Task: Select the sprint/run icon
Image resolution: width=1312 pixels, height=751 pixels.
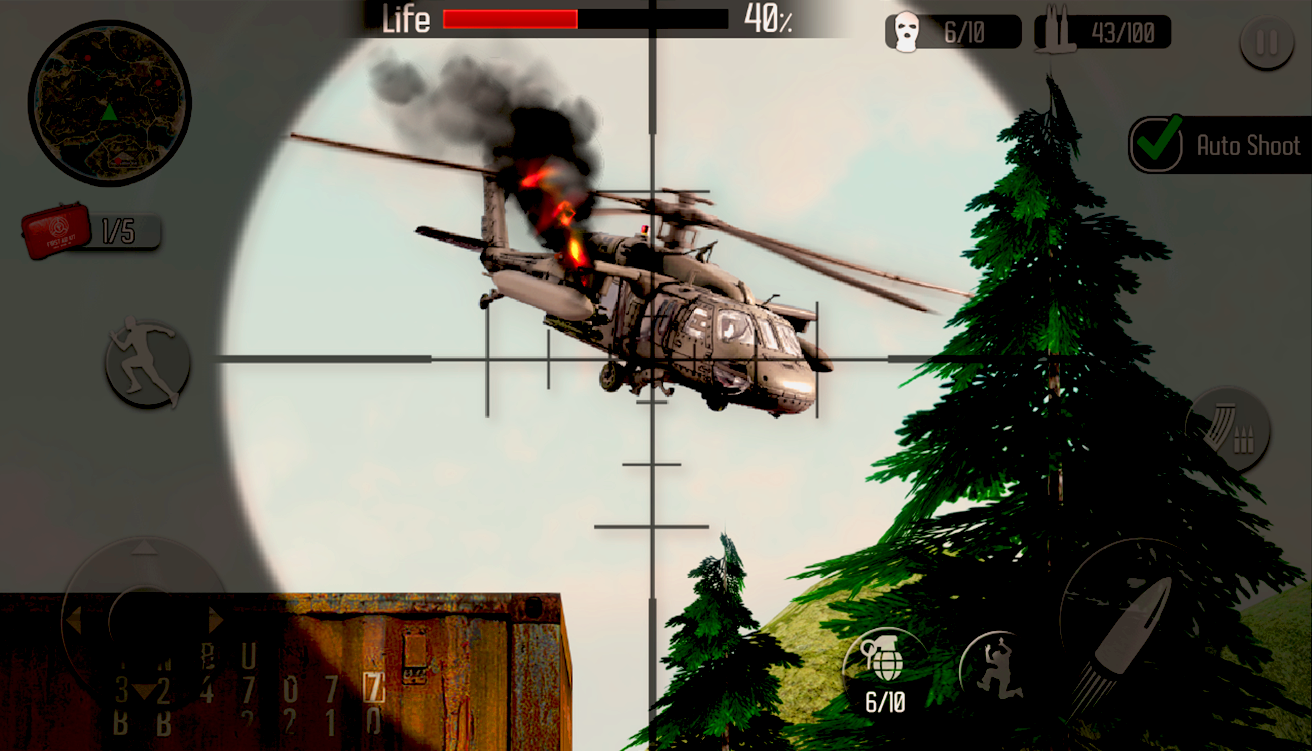Action: click(x=146, y=364)
